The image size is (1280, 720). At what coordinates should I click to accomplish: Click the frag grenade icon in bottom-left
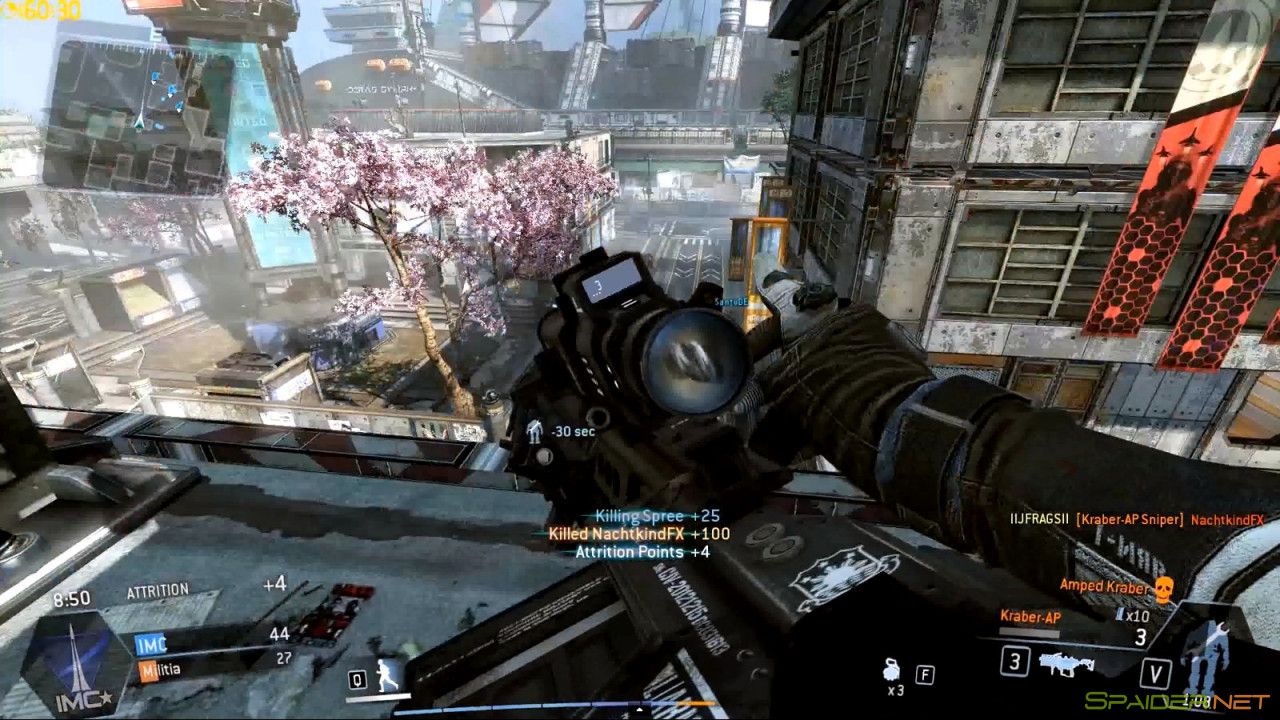click(x=890, y=669)
